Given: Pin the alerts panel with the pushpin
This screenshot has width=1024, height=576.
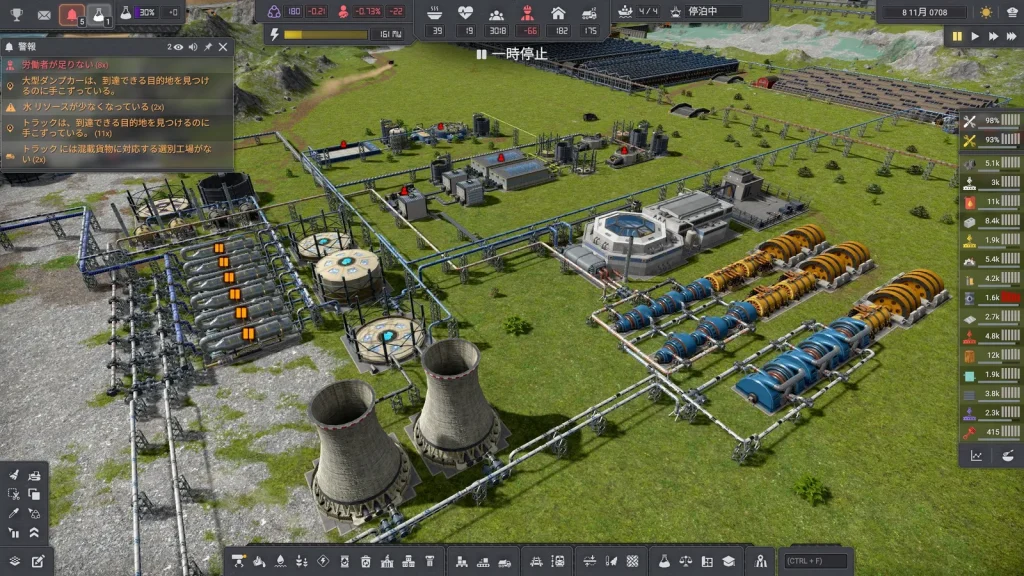Looking at the screenshot, I should tap(207, 47).
